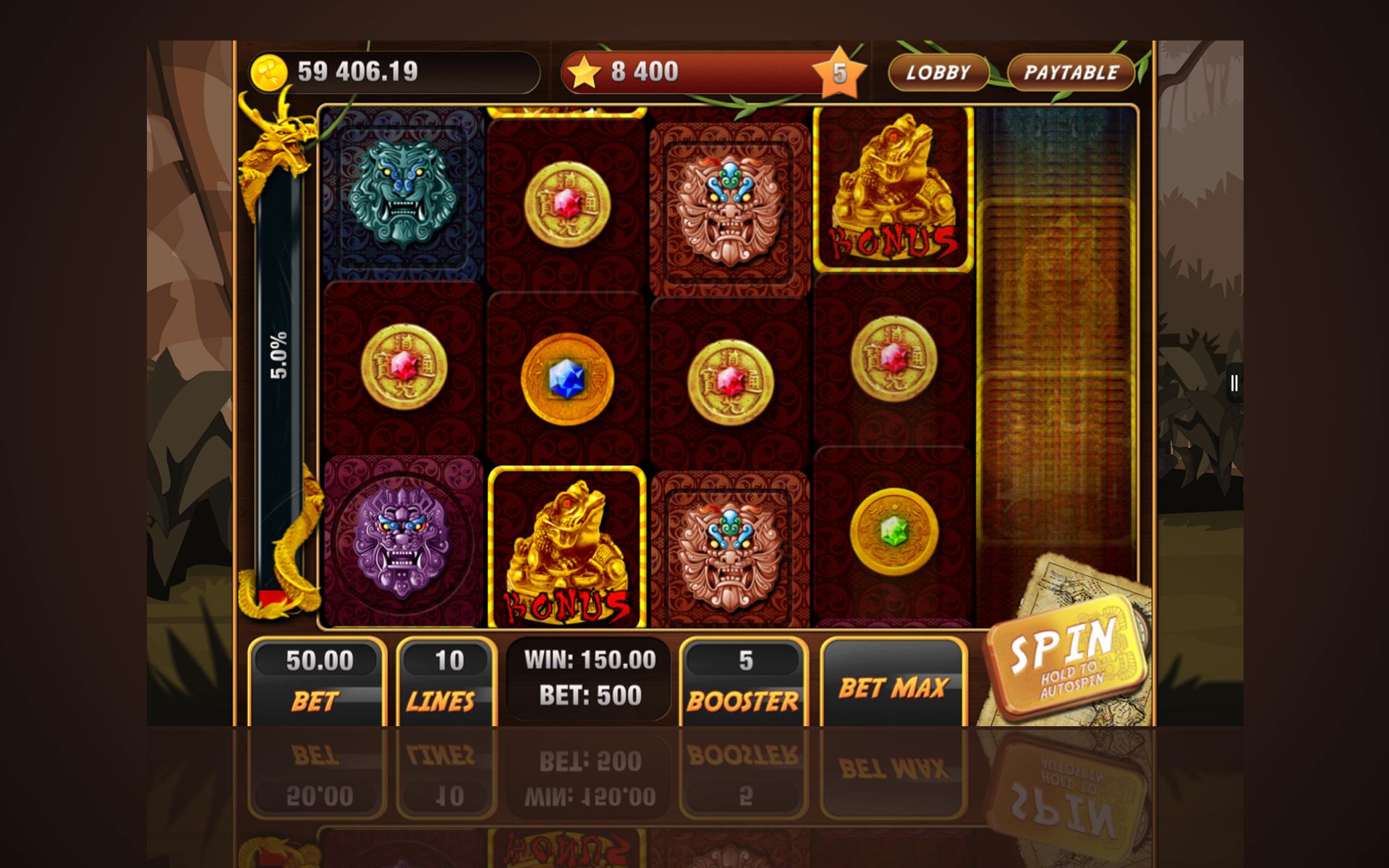Select the level 5 star badge

(841, 72)
